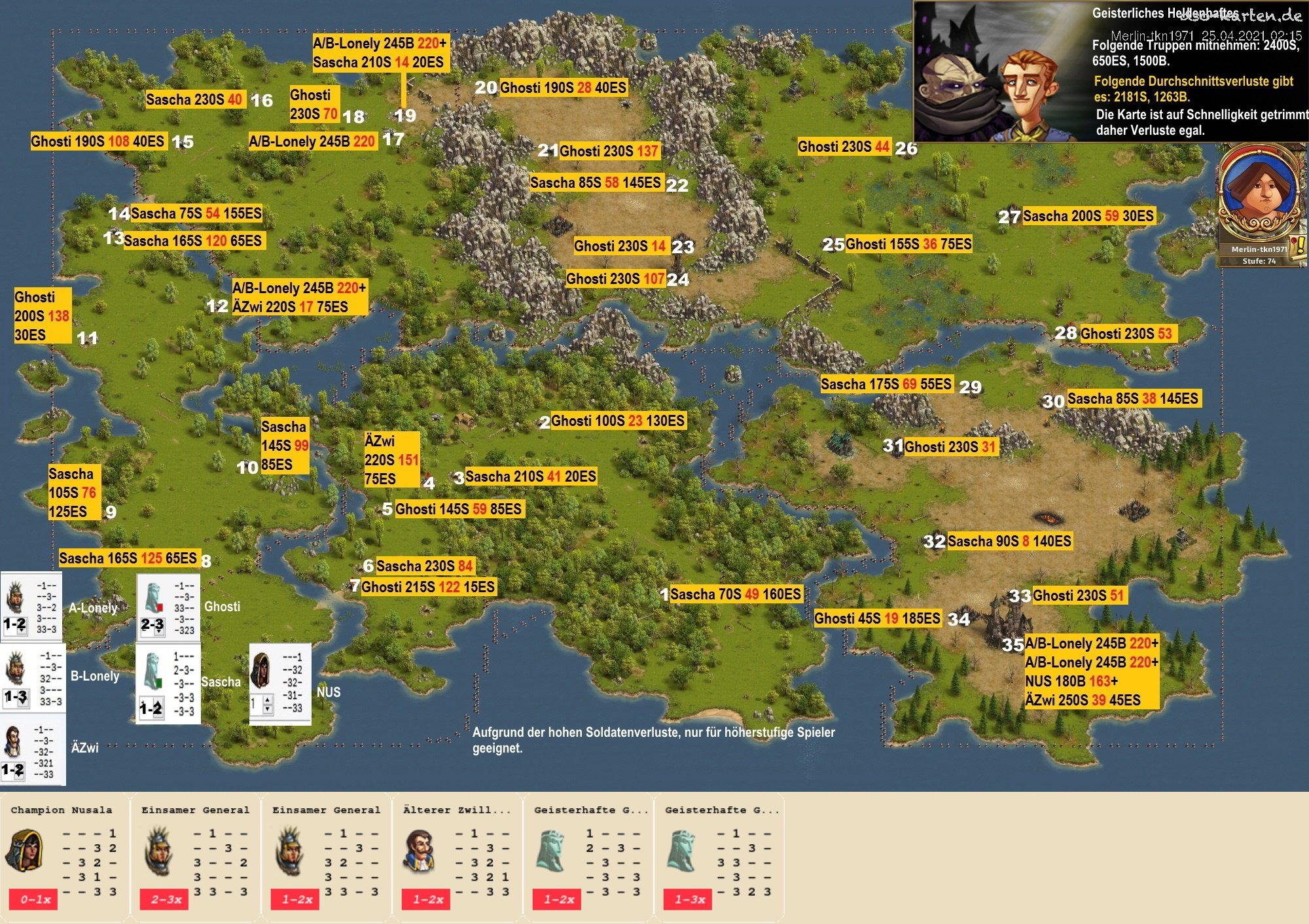The width and height of the screenshot is (1309, 924).
Task: Click the hooded NUS general portrait
Action: click(261, 669)
